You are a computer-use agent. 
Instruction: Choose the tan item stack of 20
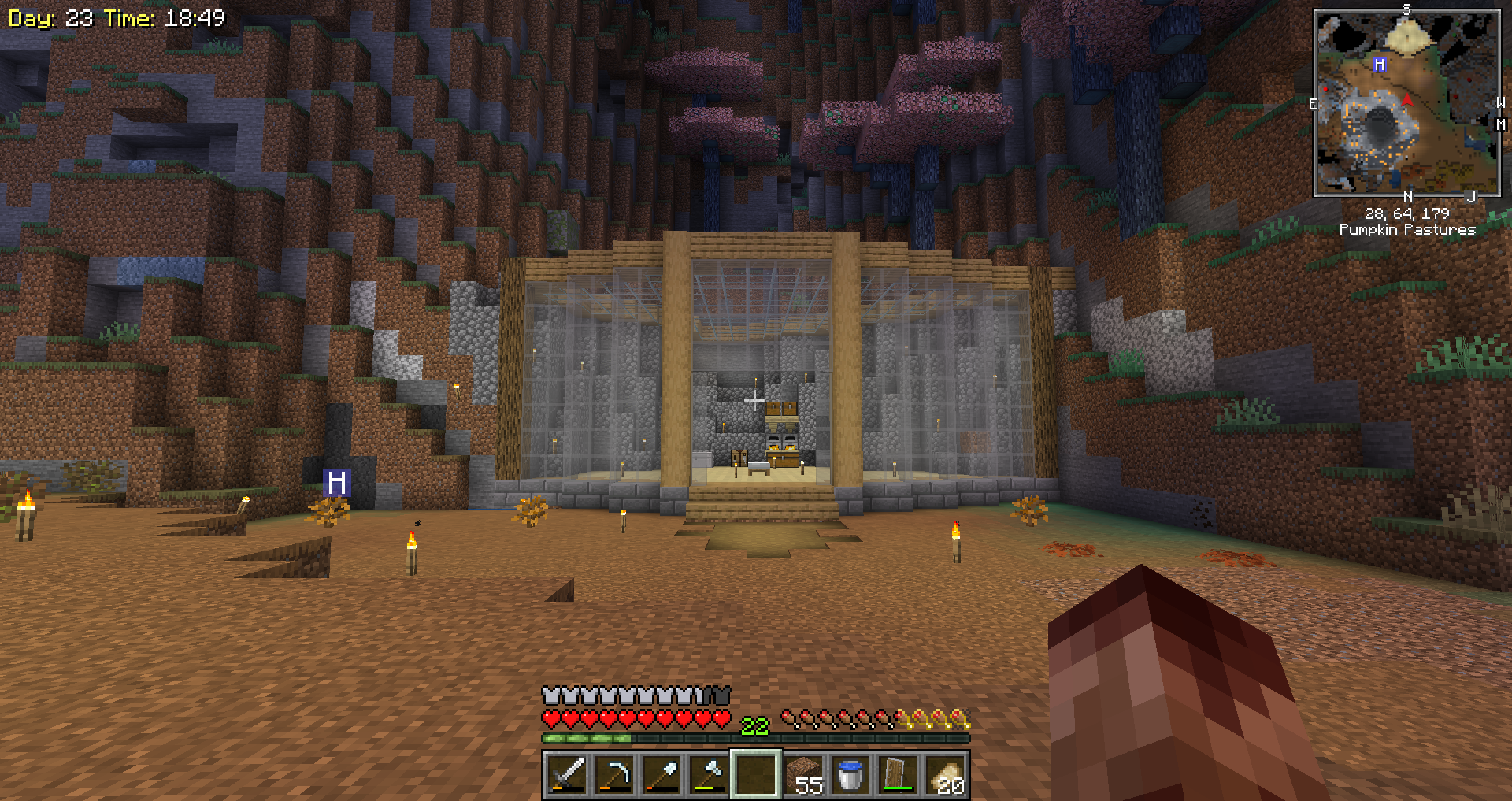click(x=945, y=774)
